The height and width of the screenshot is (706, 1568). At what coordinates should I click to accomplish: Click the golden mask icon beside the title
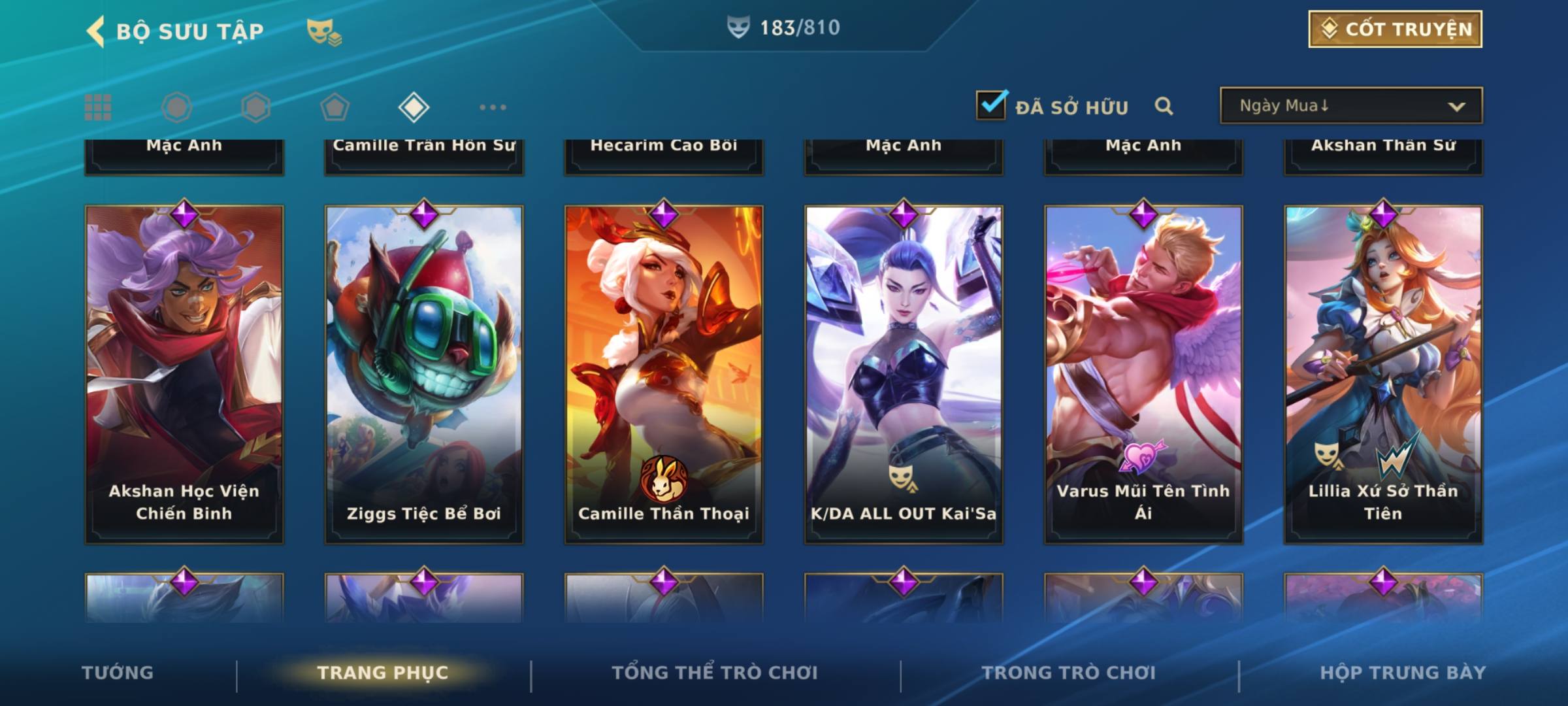click(323, 32)
